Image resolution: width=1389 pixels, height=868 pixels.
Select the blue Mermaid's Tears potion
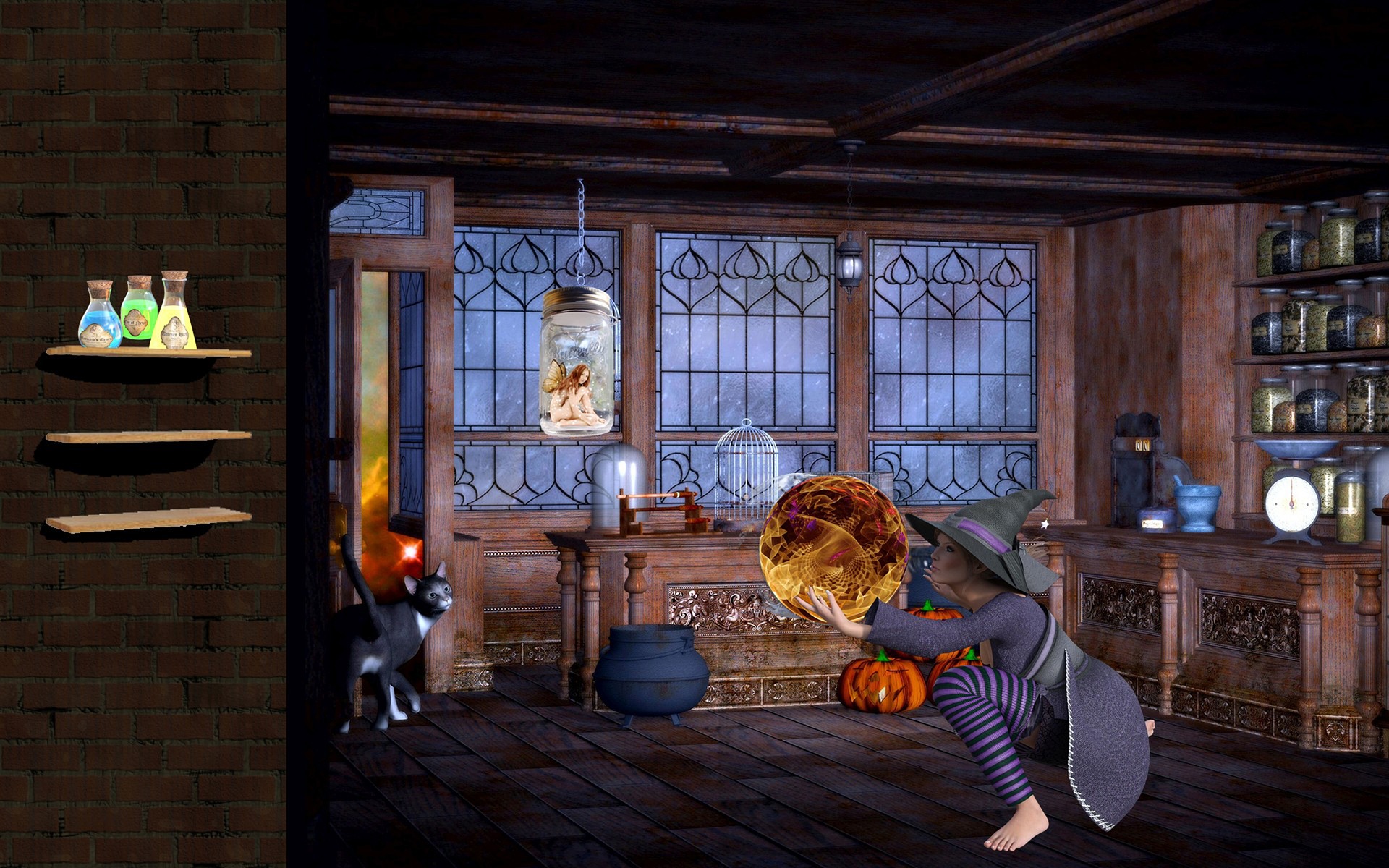(100, 316)
